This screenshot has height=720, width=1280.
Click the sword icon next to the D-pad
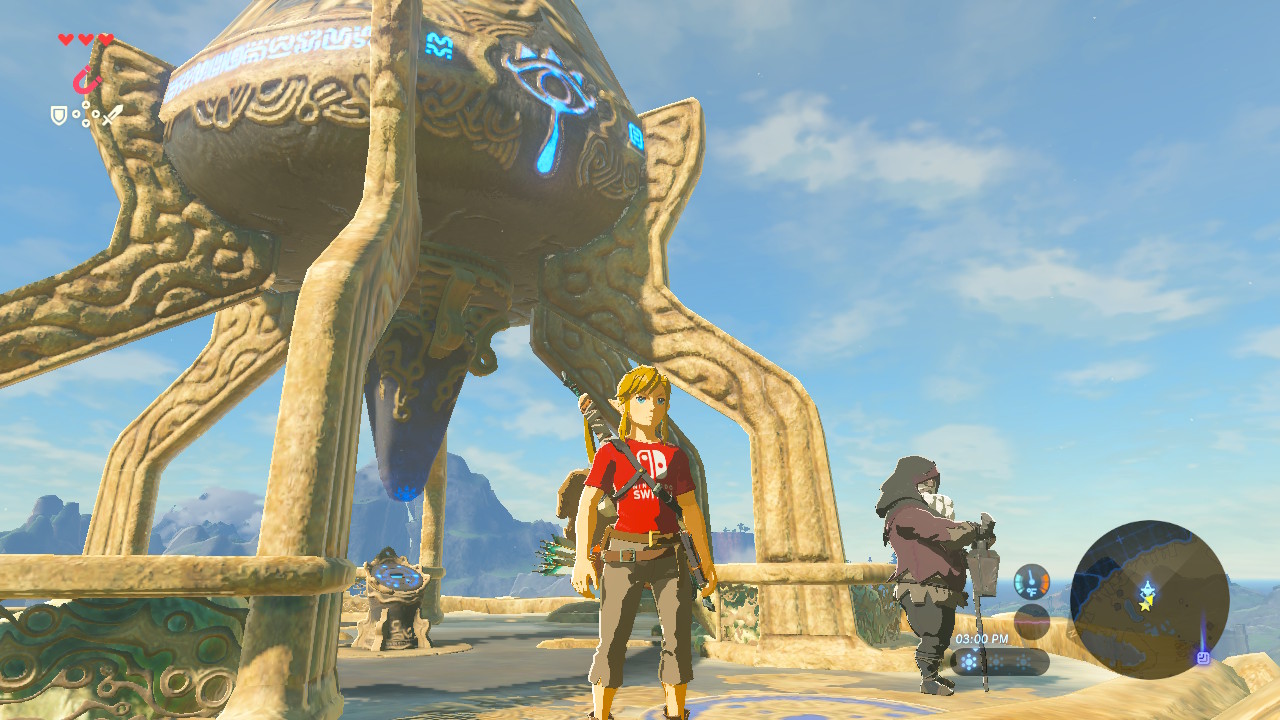[x=113, y=116]
